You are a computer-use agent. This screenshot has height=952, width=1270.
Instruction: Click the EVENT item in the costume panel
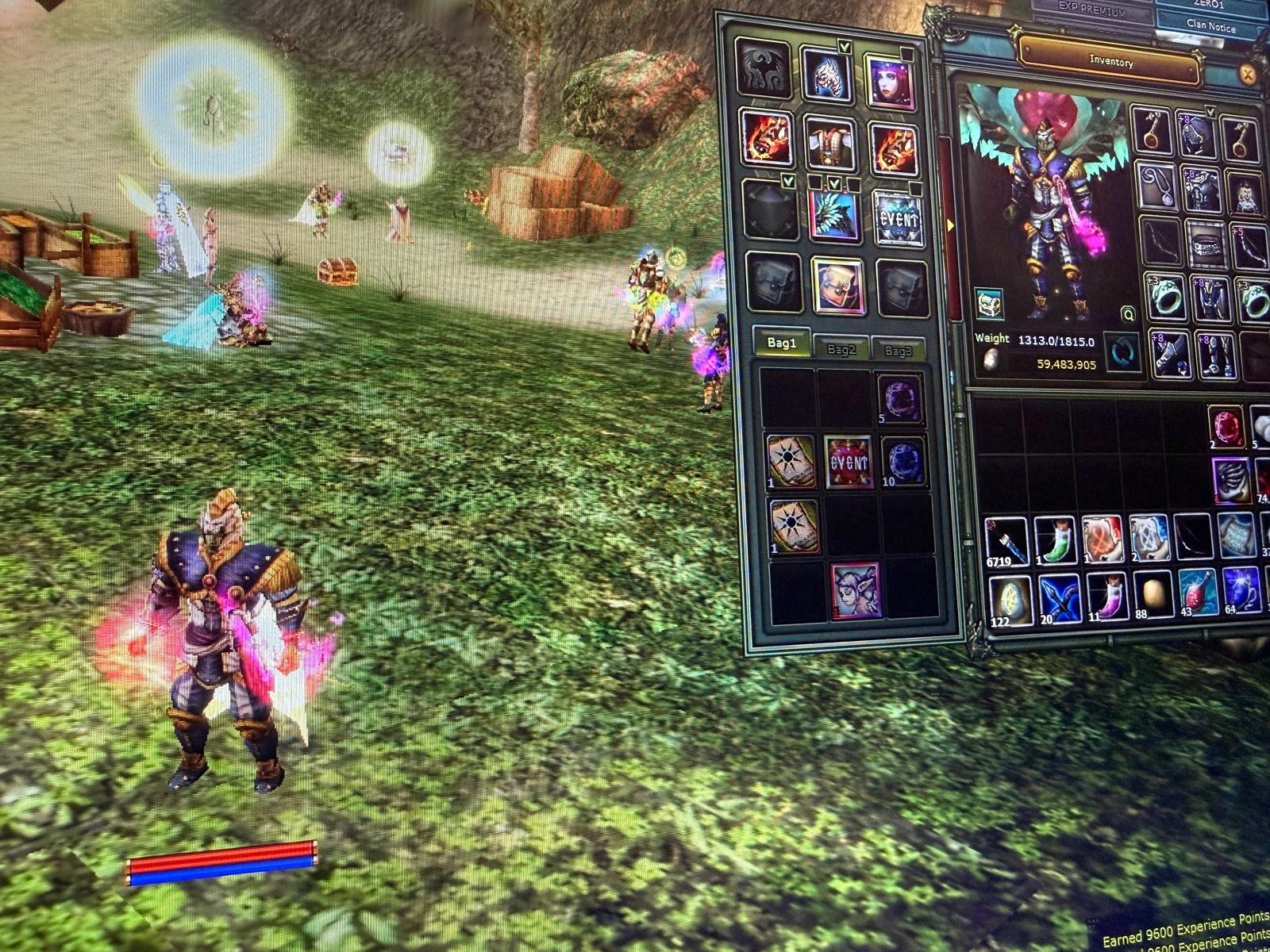tap(899, 221)
